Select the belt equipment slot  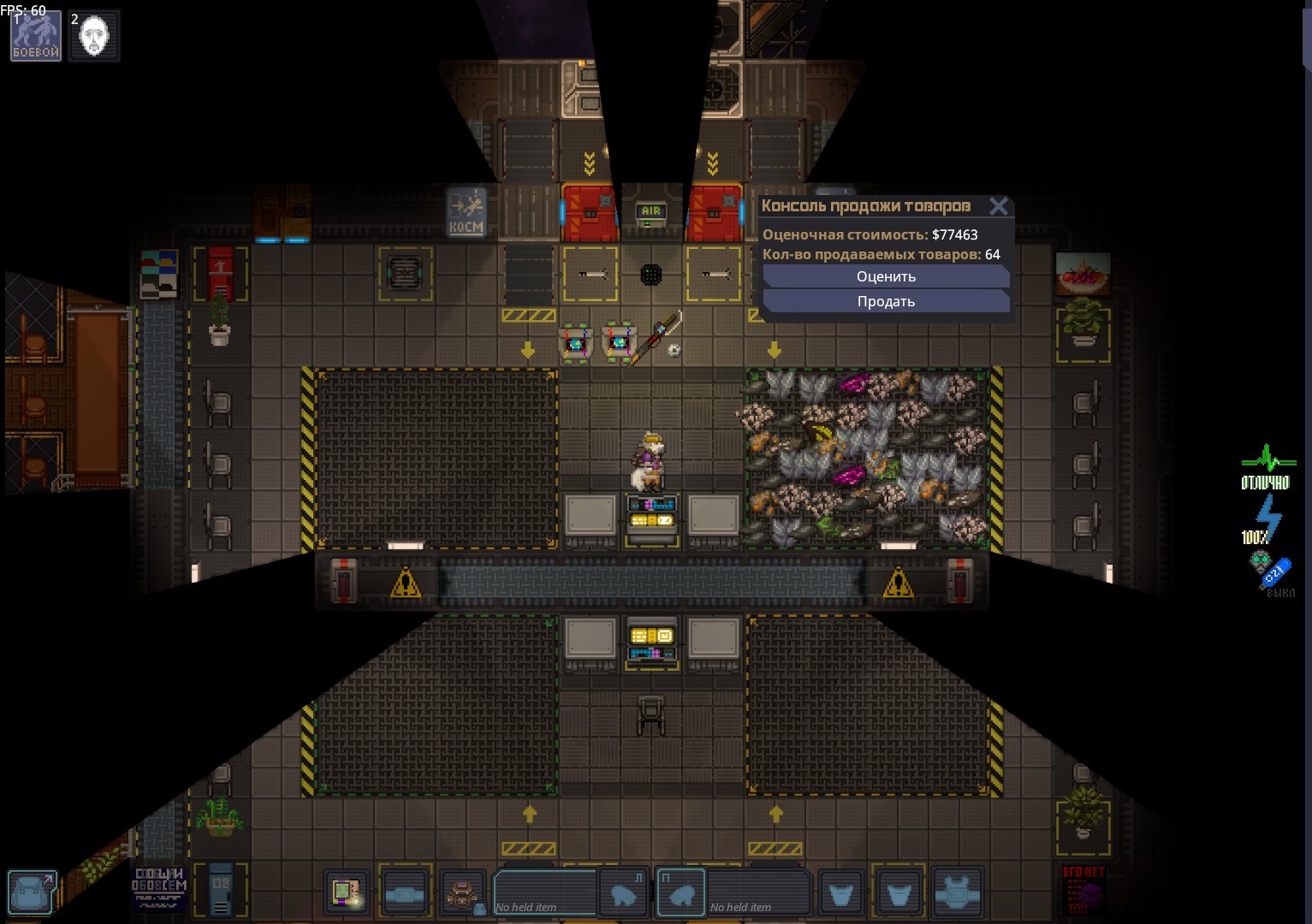coord(404,894)
